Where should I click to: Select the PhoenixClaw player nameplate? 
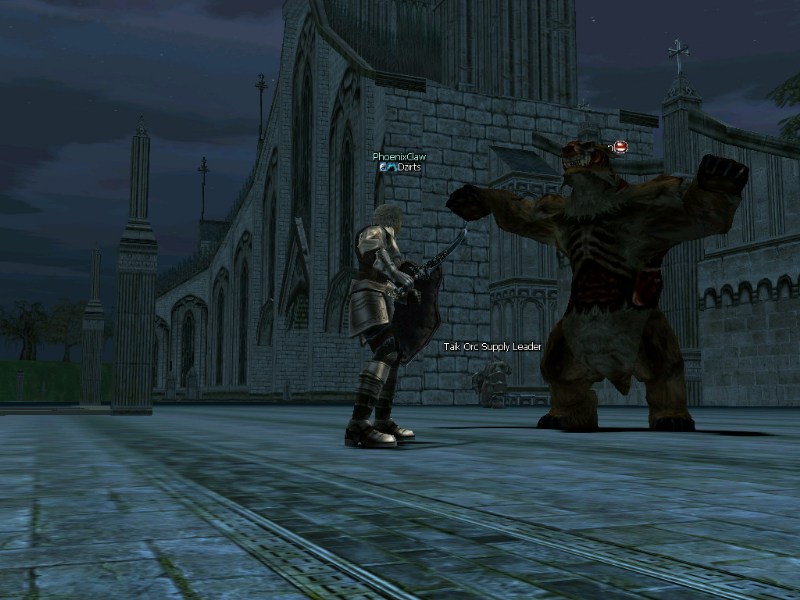click(399, 157)
